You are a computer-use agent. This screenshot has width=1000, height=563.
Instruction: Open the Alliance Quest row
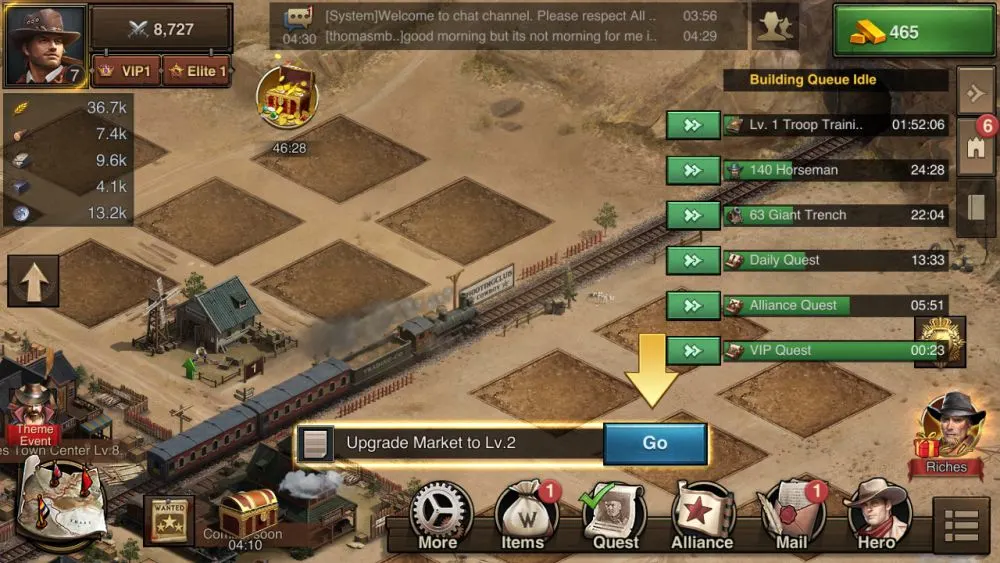coord(834,305)
